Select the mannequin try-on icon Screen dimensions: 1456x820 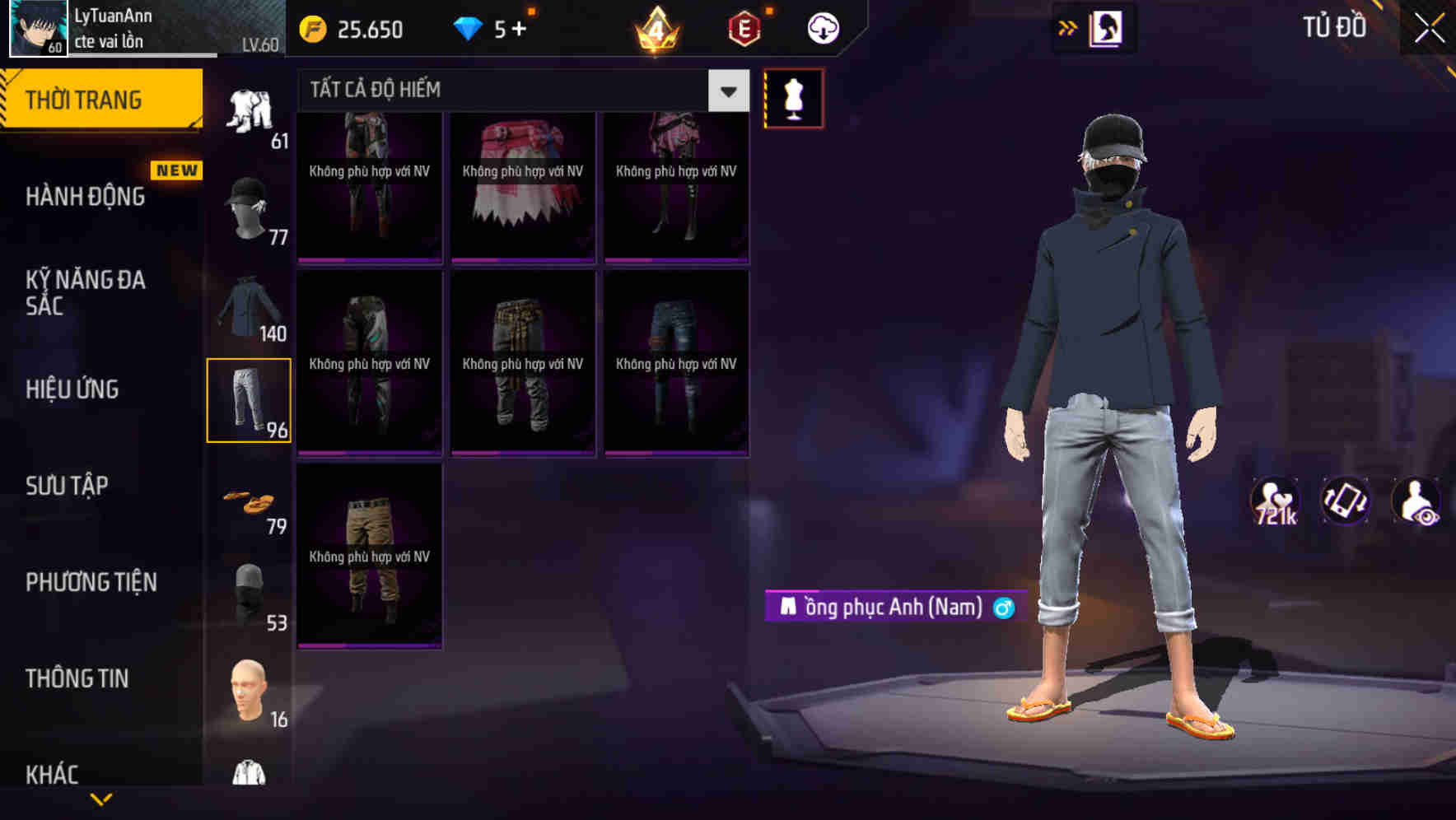793,97
